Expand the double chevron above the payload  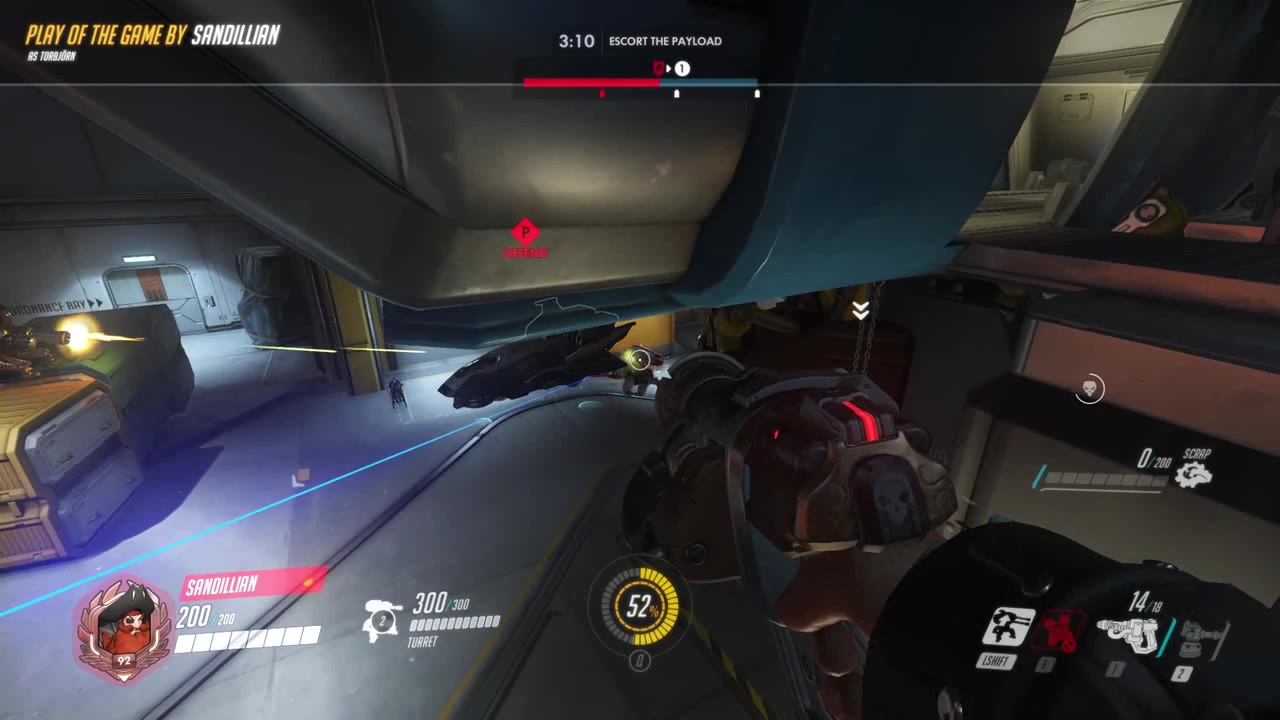coord(860,310)
